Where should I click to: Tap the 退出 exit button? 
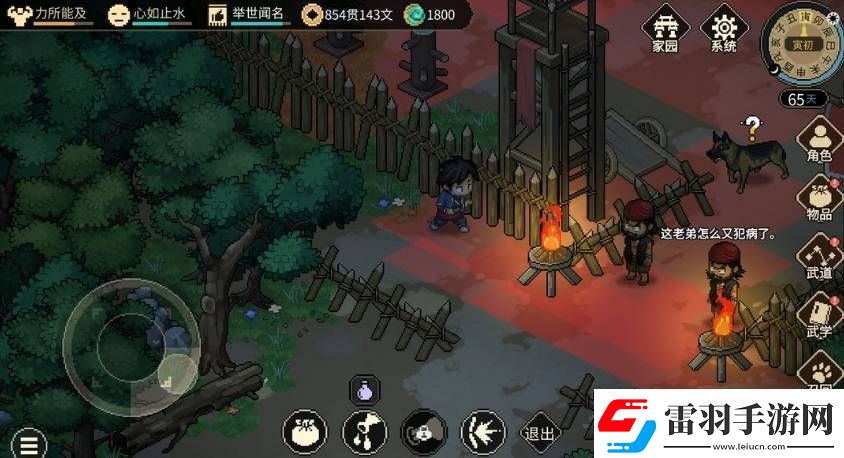pos(540,433)
